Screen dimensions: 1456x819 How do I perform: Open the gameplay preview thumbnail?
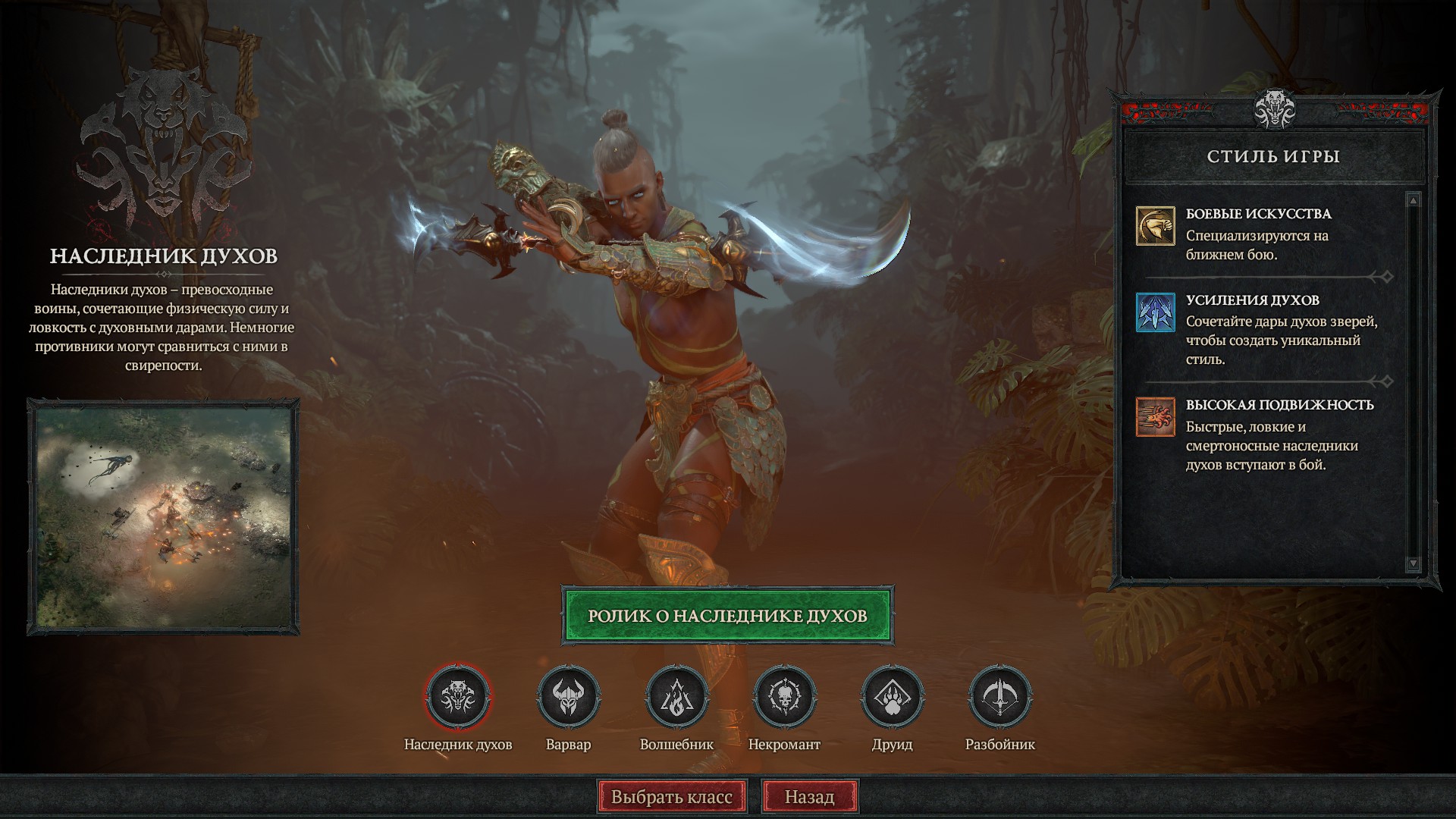coord(164,516)
